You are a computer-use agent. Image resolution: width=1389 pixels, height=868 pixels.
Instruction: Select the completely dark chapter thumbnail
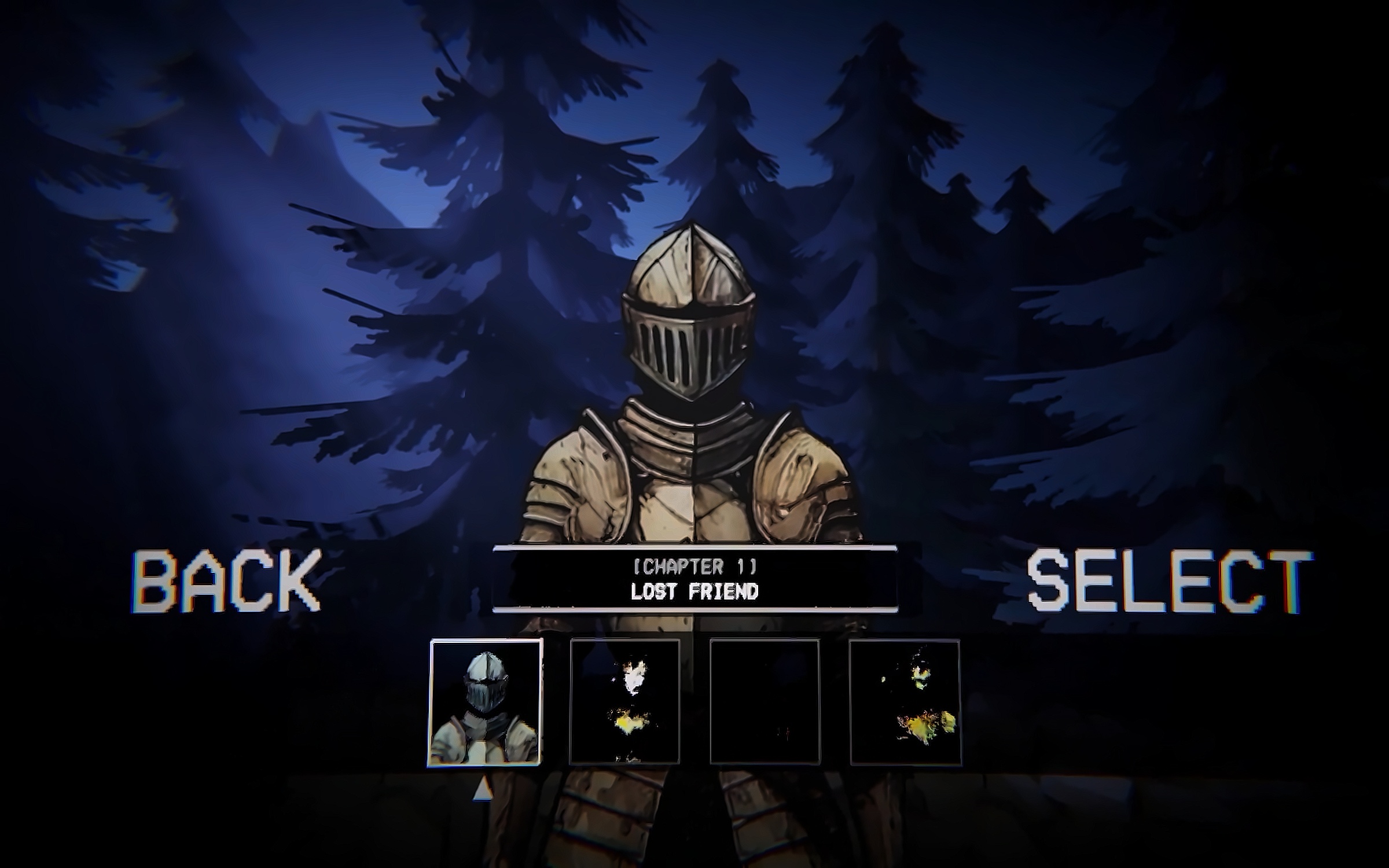tap(765, 702)
